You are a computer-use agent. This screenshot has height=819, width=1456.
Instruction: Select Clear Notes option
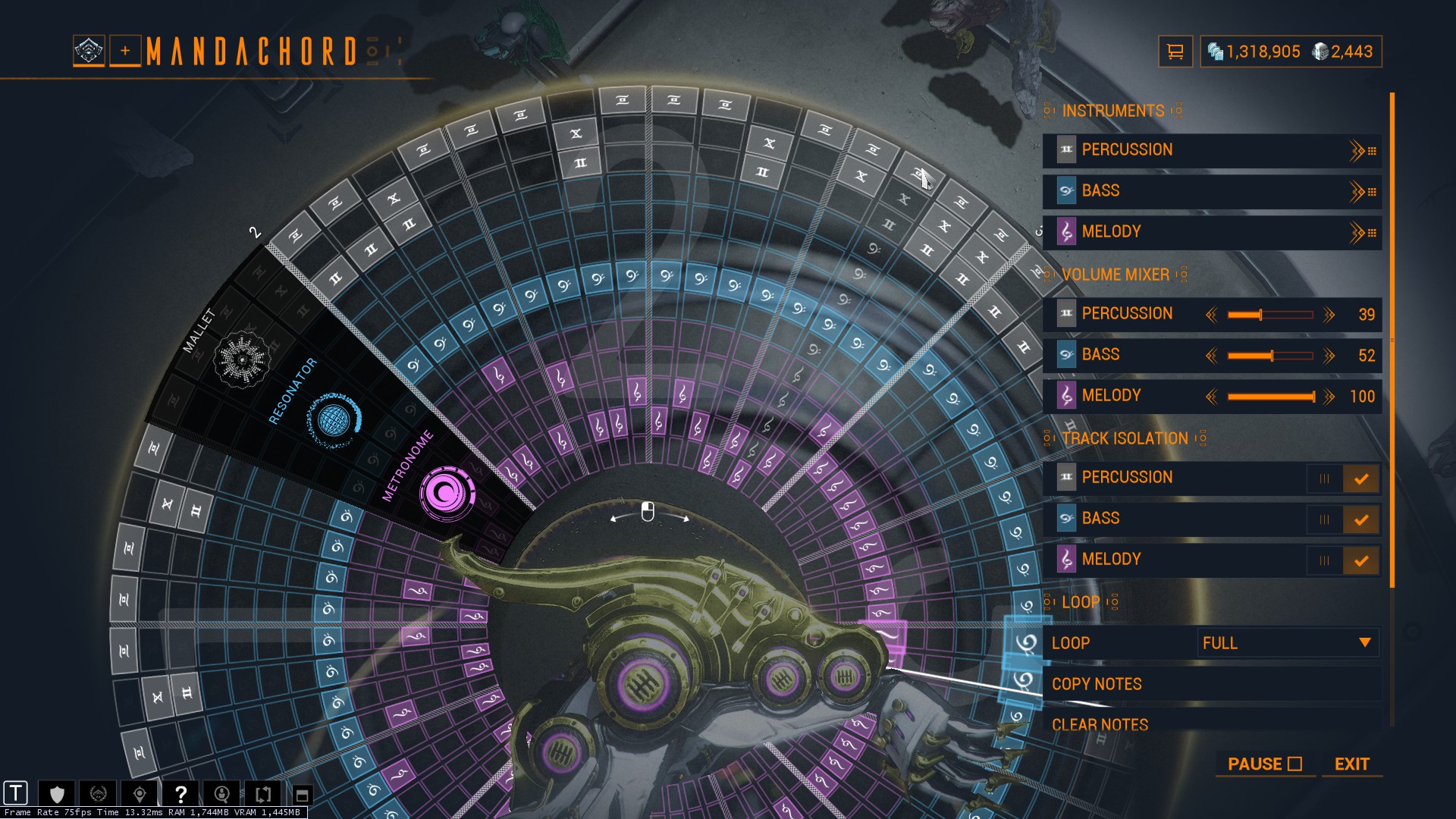(x=1100, y=724)
